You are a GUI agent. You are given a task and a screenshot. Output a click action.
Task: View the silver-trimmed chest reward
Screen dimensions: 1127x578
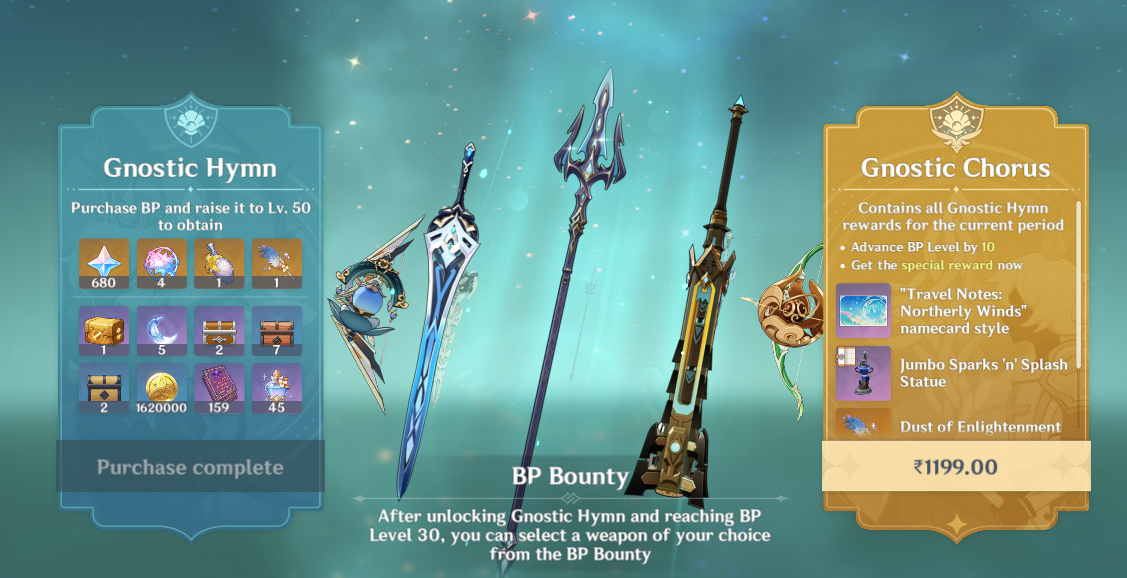point(219,331)
